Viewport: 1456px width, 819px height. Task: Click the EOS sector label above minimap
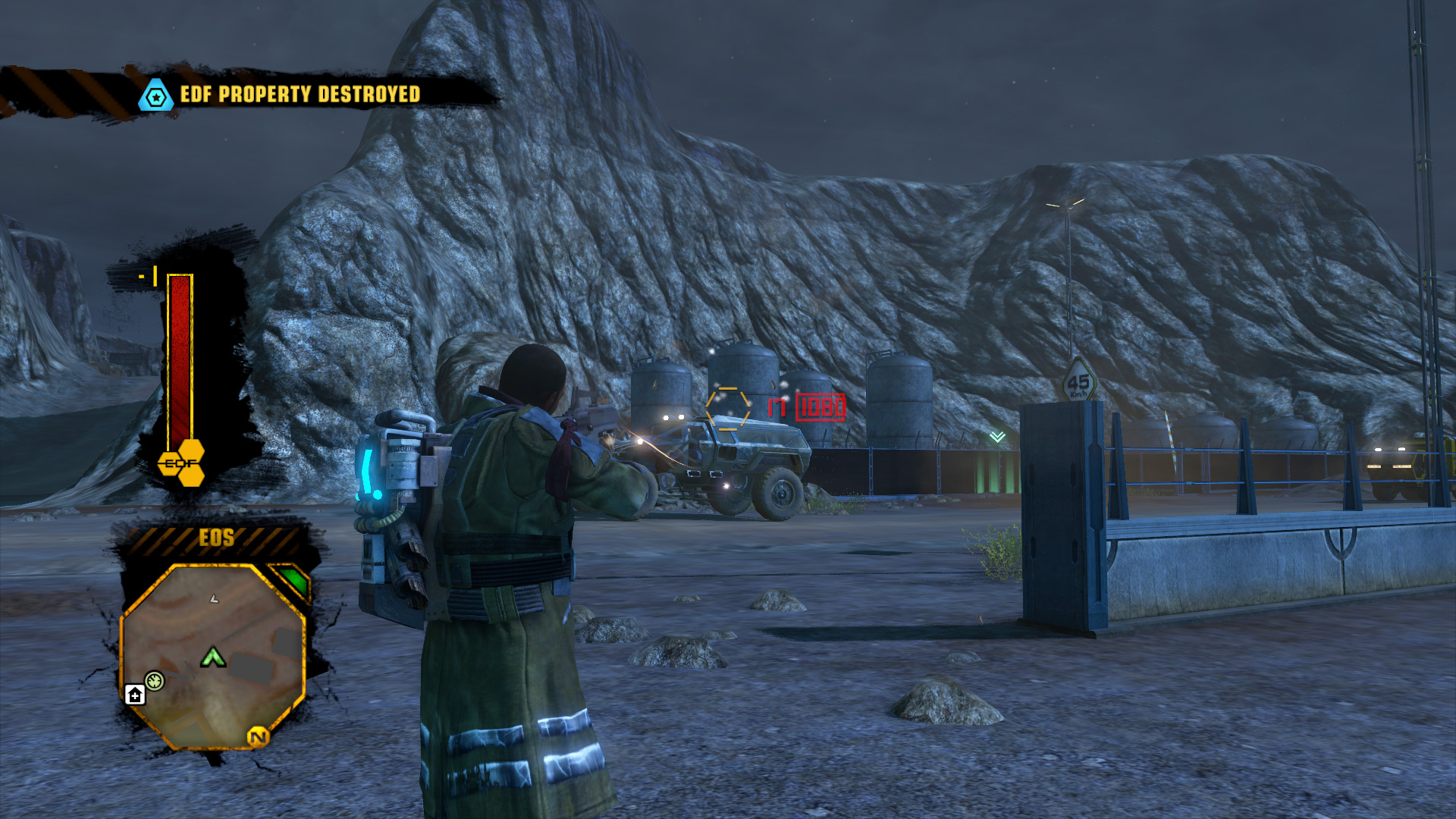(217, 538)
